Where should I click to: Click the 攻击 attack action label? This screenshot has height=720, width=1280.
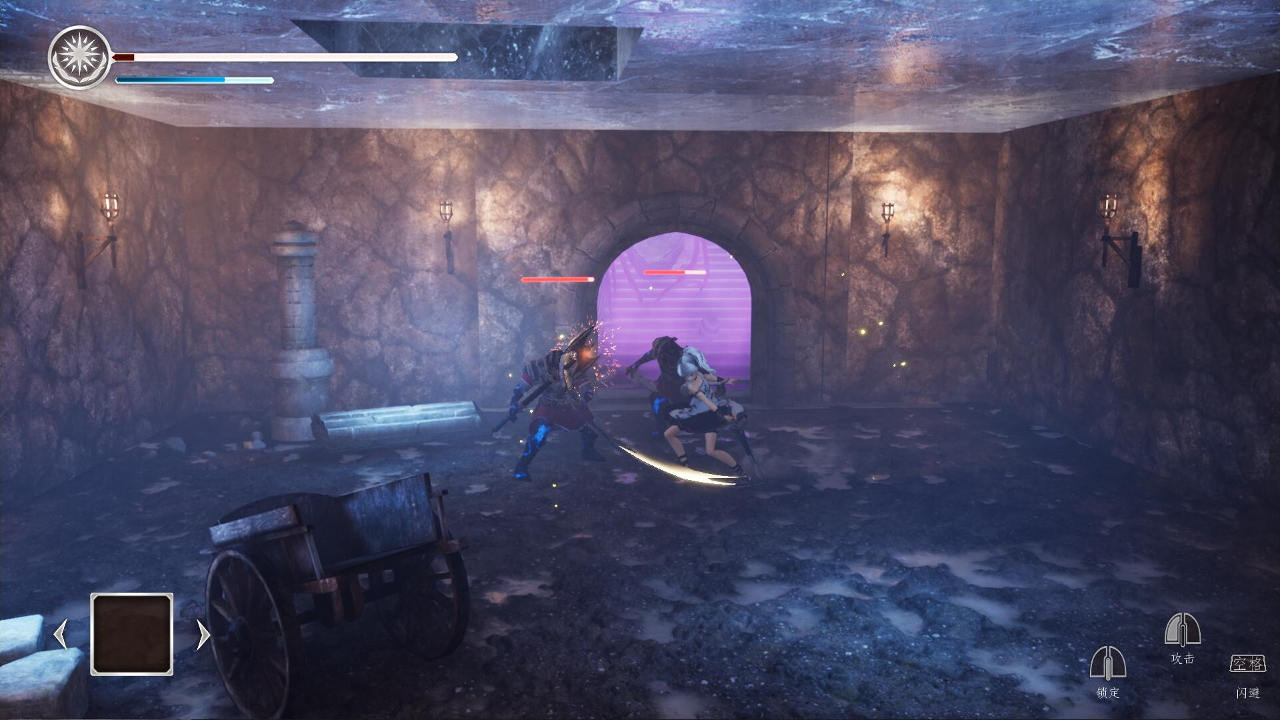[x=1182, y=658]
